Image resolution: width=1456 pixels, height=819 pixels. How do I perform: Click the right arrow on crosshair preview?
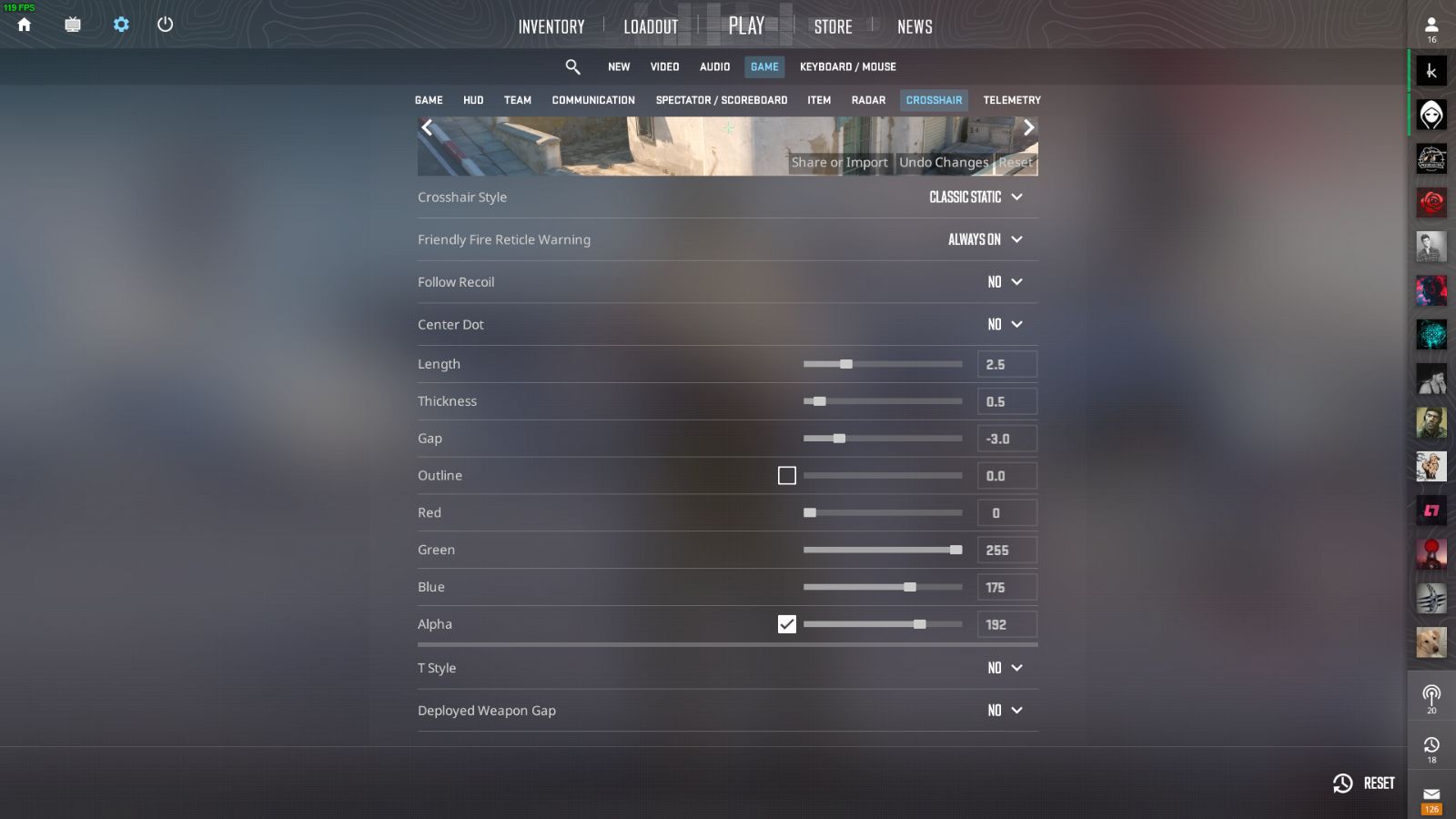pos(1028,127)
